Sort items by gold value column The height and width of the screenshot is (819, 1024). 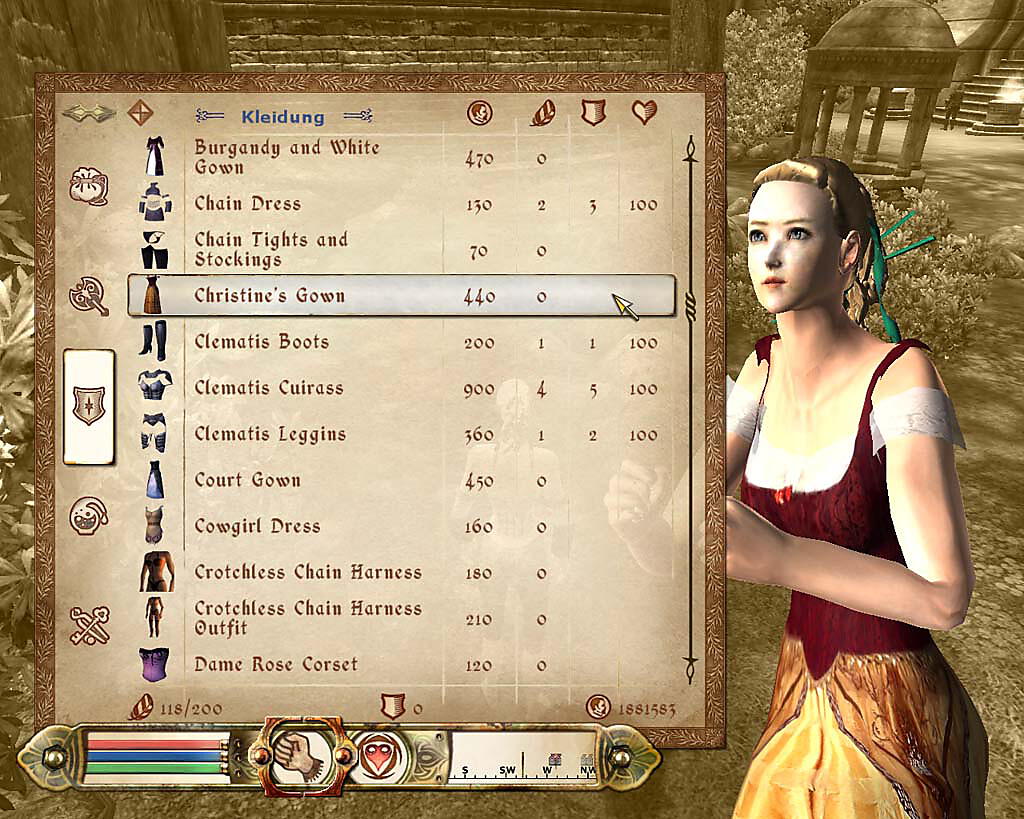(x=479, y=113)
